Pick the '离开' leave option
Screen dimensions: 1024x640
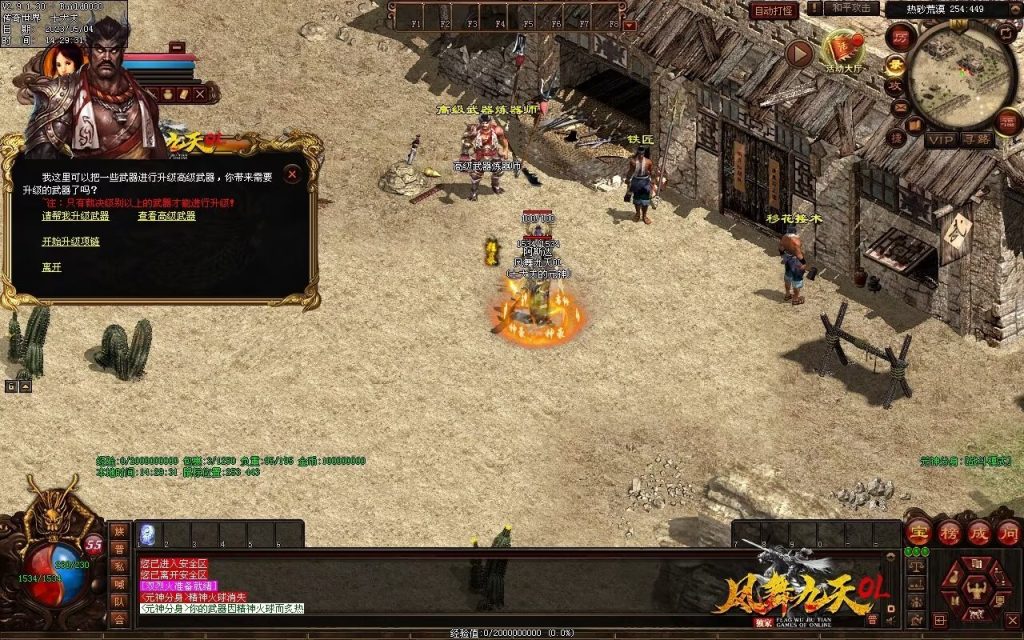[51, 267]
